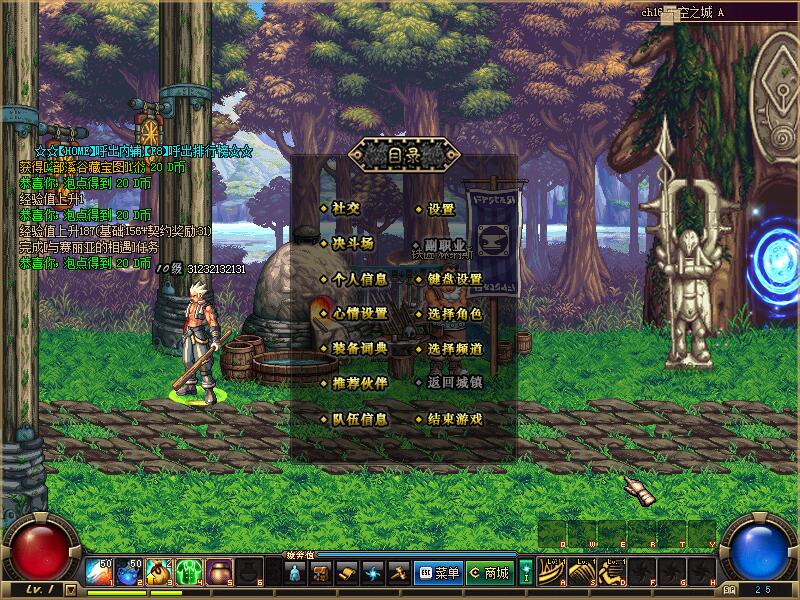
Task: Use the red pouch item in hotbar
Action: pos(219,573)
